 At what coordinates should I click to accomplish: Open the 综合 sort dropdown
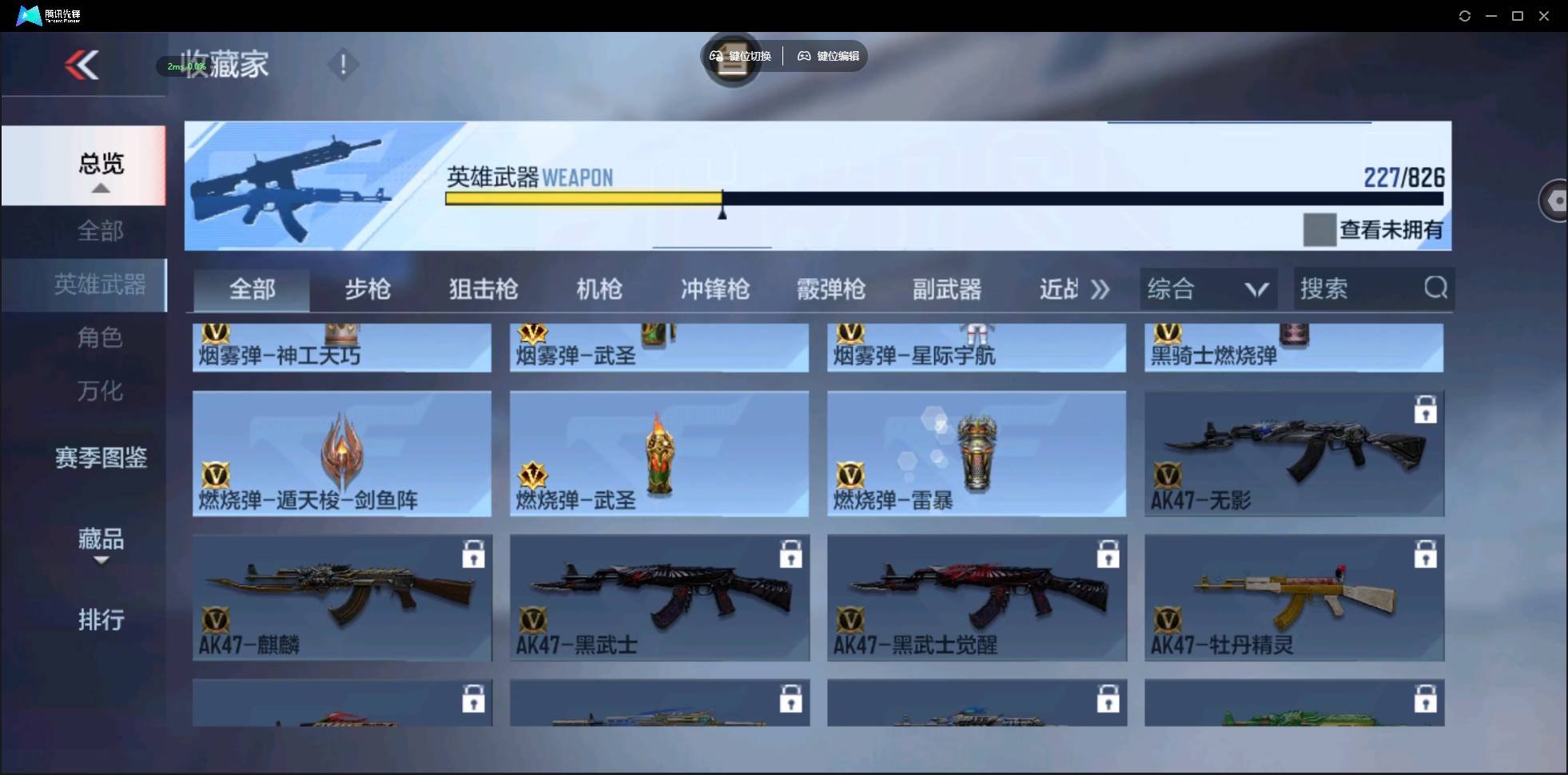point(1208,288)
